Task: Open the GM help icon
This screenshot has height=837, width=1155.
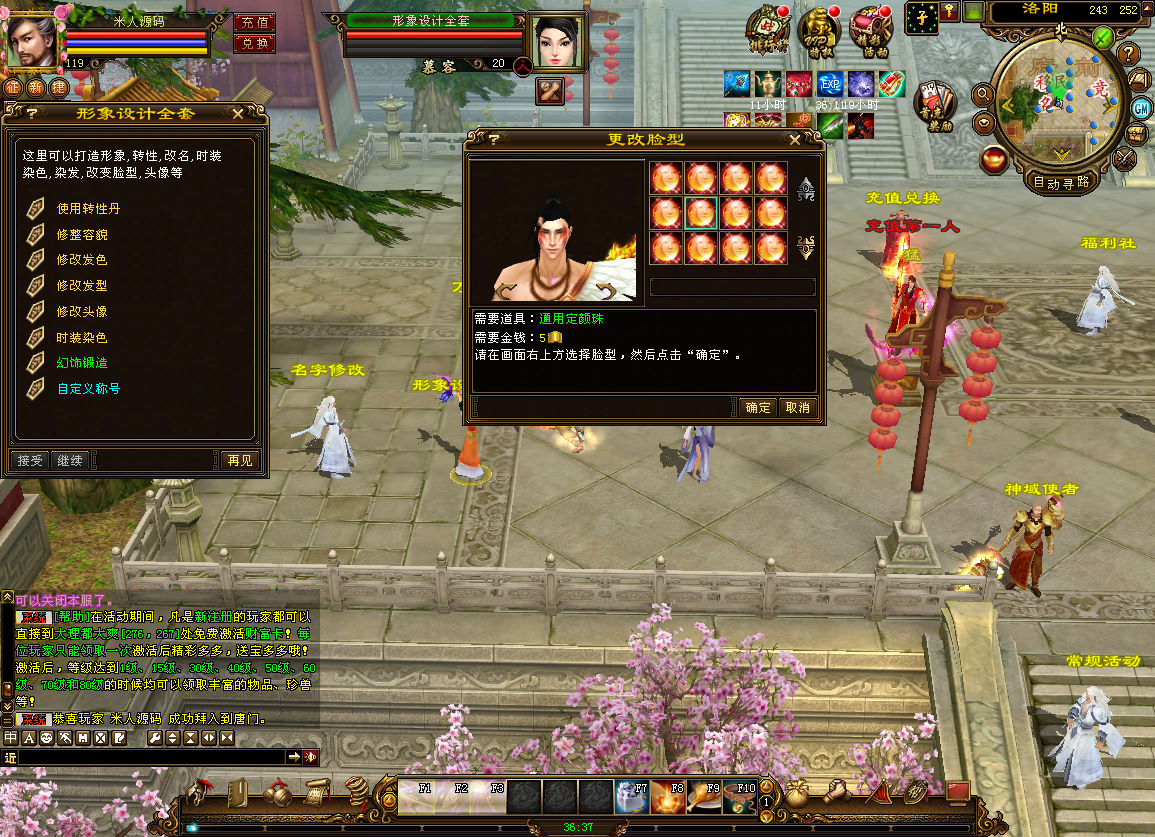Action: tap(1141, 107)
